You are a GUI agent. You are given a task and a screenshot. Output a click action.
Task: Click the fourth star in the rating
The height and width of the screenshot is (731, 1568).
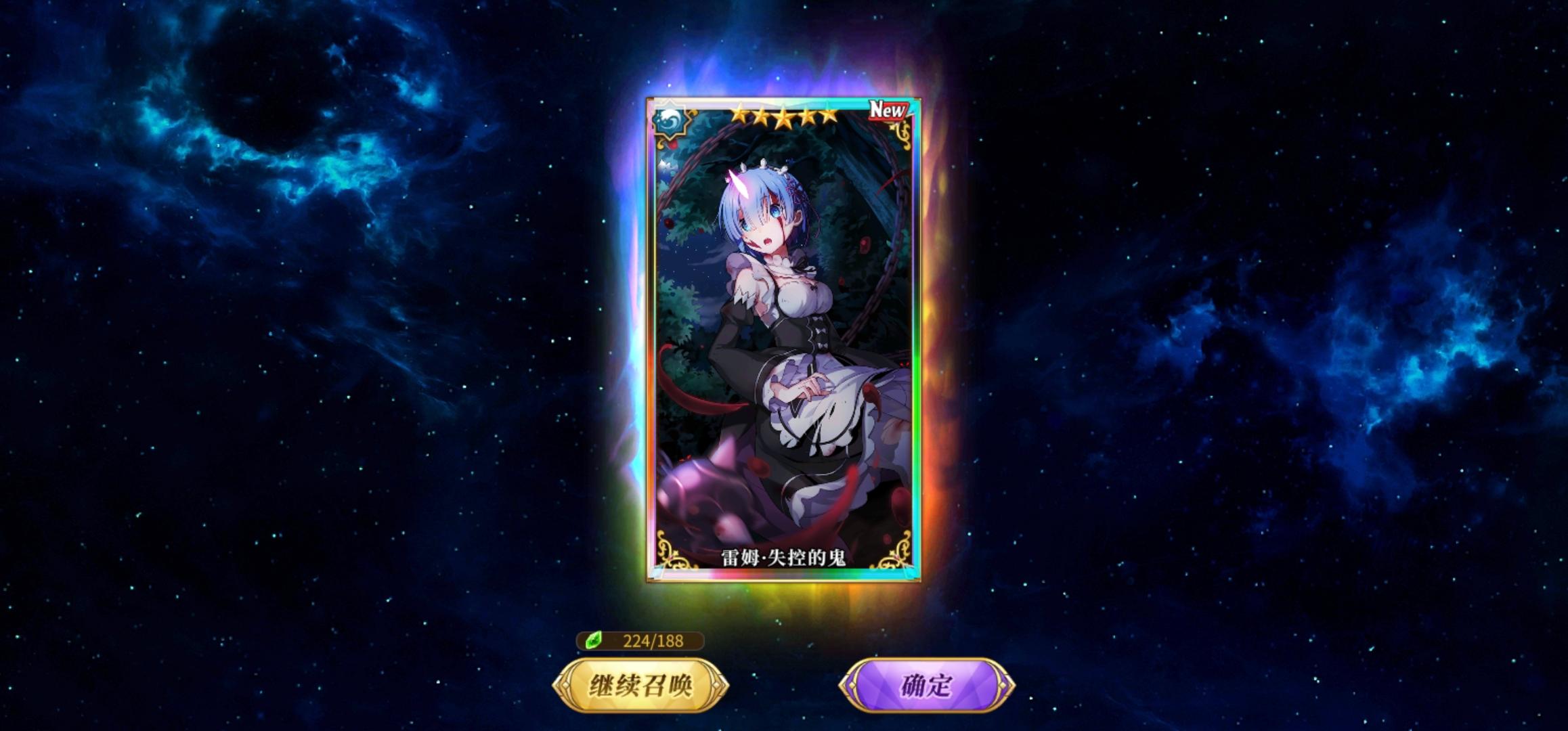pyautogui.click(x=808, y=117)
